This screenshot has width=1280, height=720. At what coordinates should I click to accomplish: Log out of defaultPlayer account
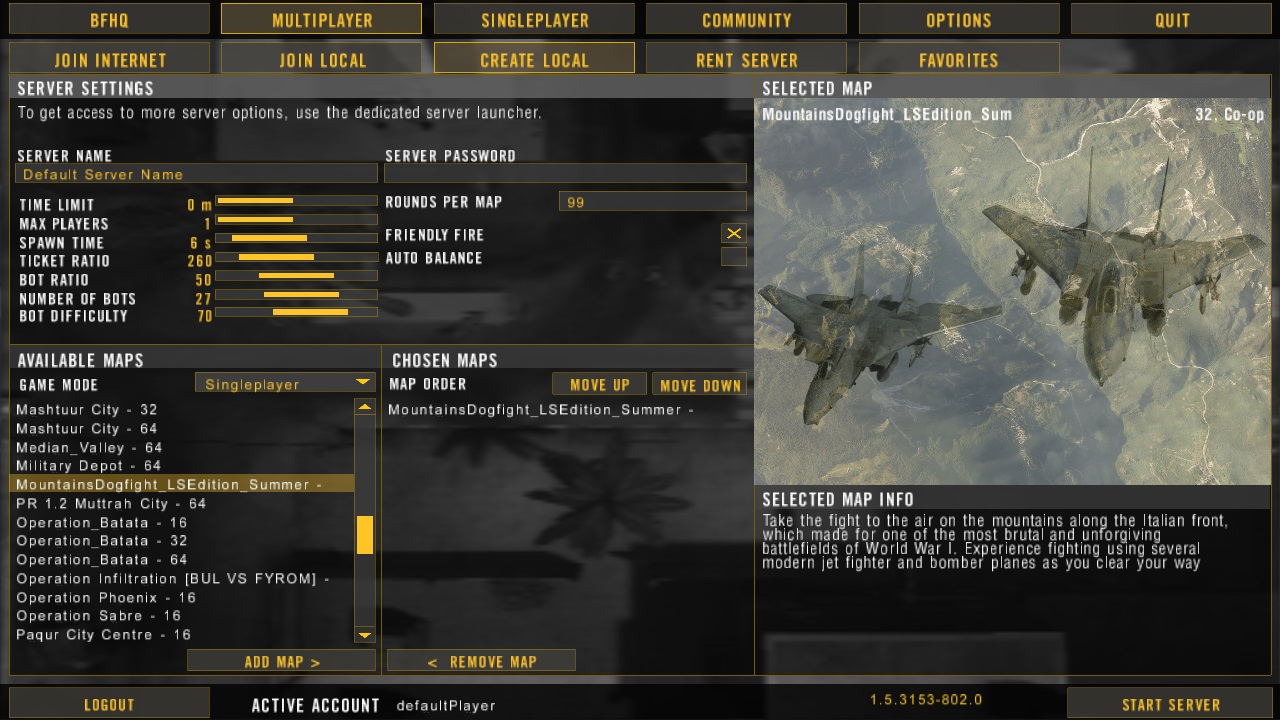pyautogui.click(x=108, y=704)
